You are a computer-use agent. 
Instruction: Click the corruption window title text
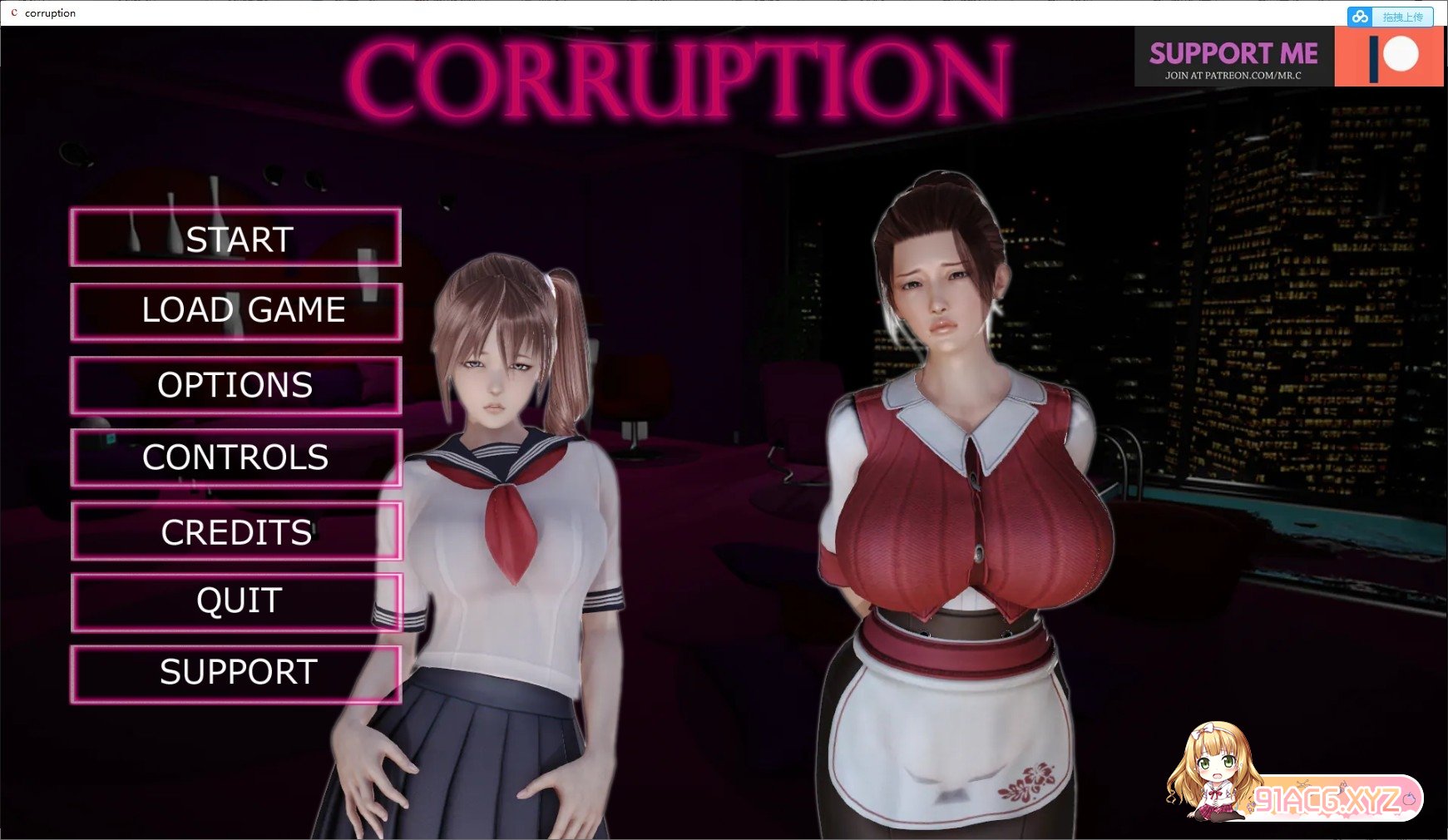[x=50, y=12]
